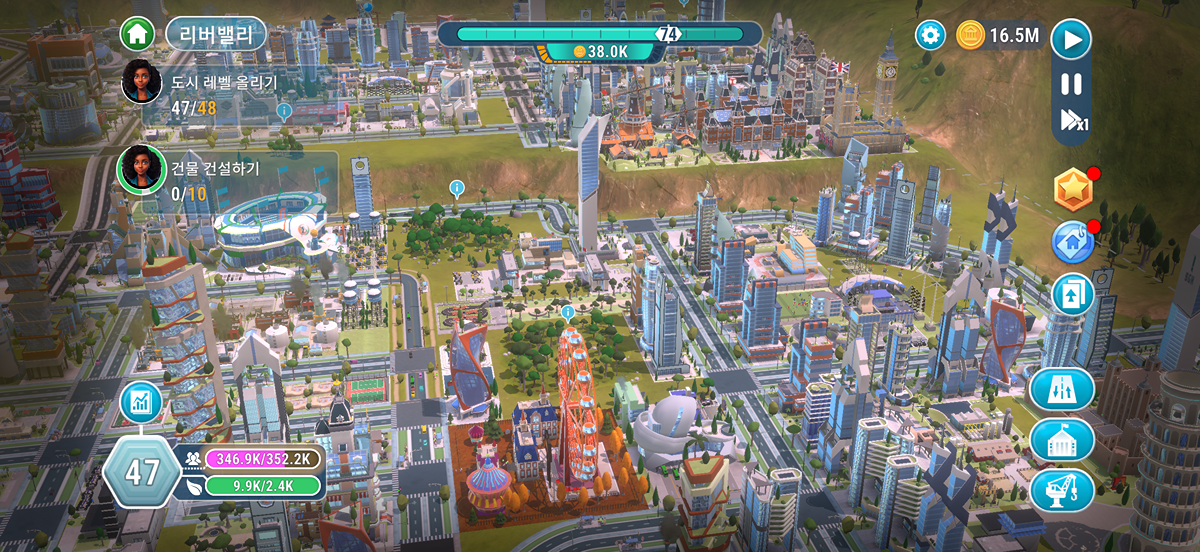Toggle the fast-forward x1 speed
This screenshot has width=1200, height=552.
(1073, 122)
